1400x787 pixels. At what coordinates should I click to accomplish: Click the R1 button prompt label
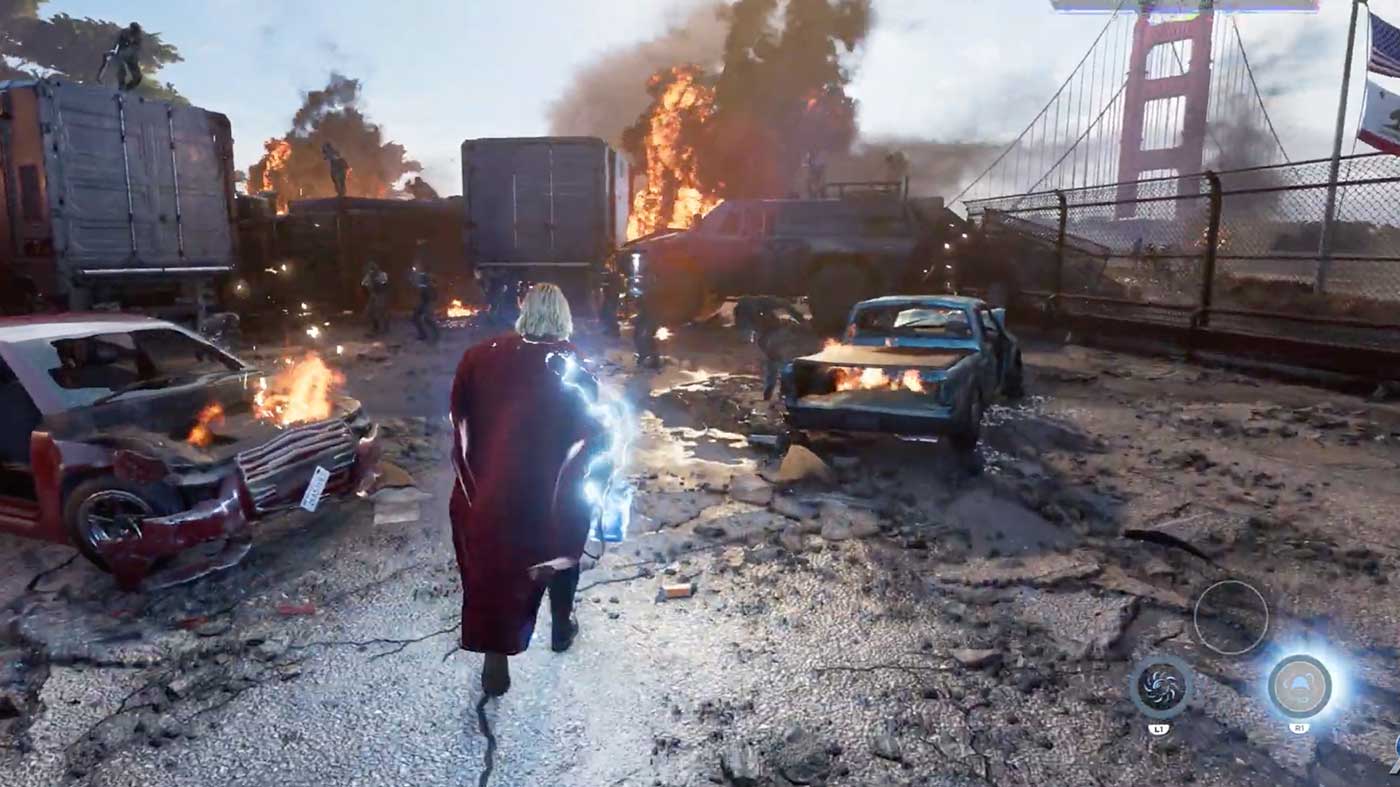[x=1300, y=728]
